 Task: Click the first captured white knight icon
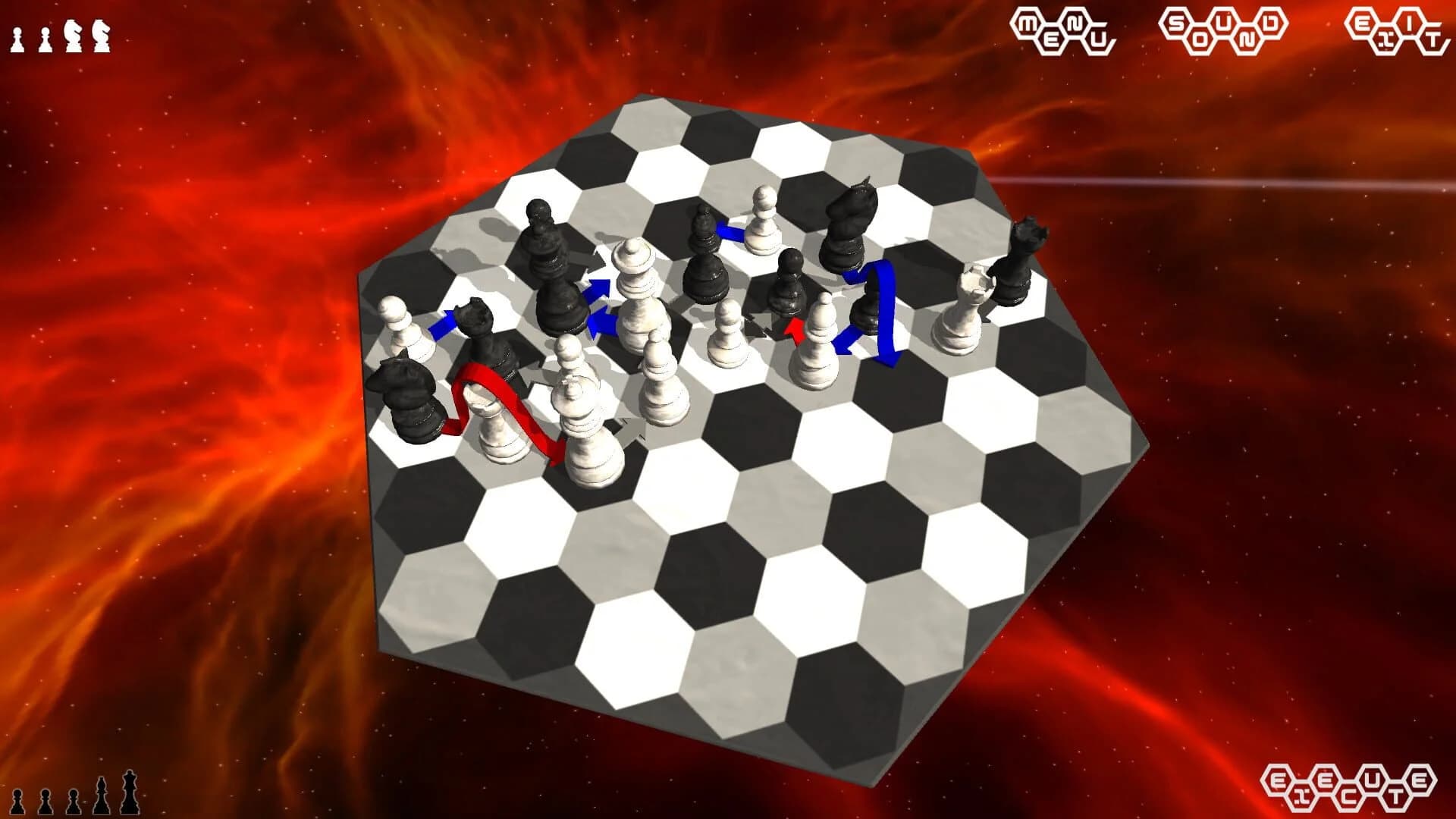(72, 35)
